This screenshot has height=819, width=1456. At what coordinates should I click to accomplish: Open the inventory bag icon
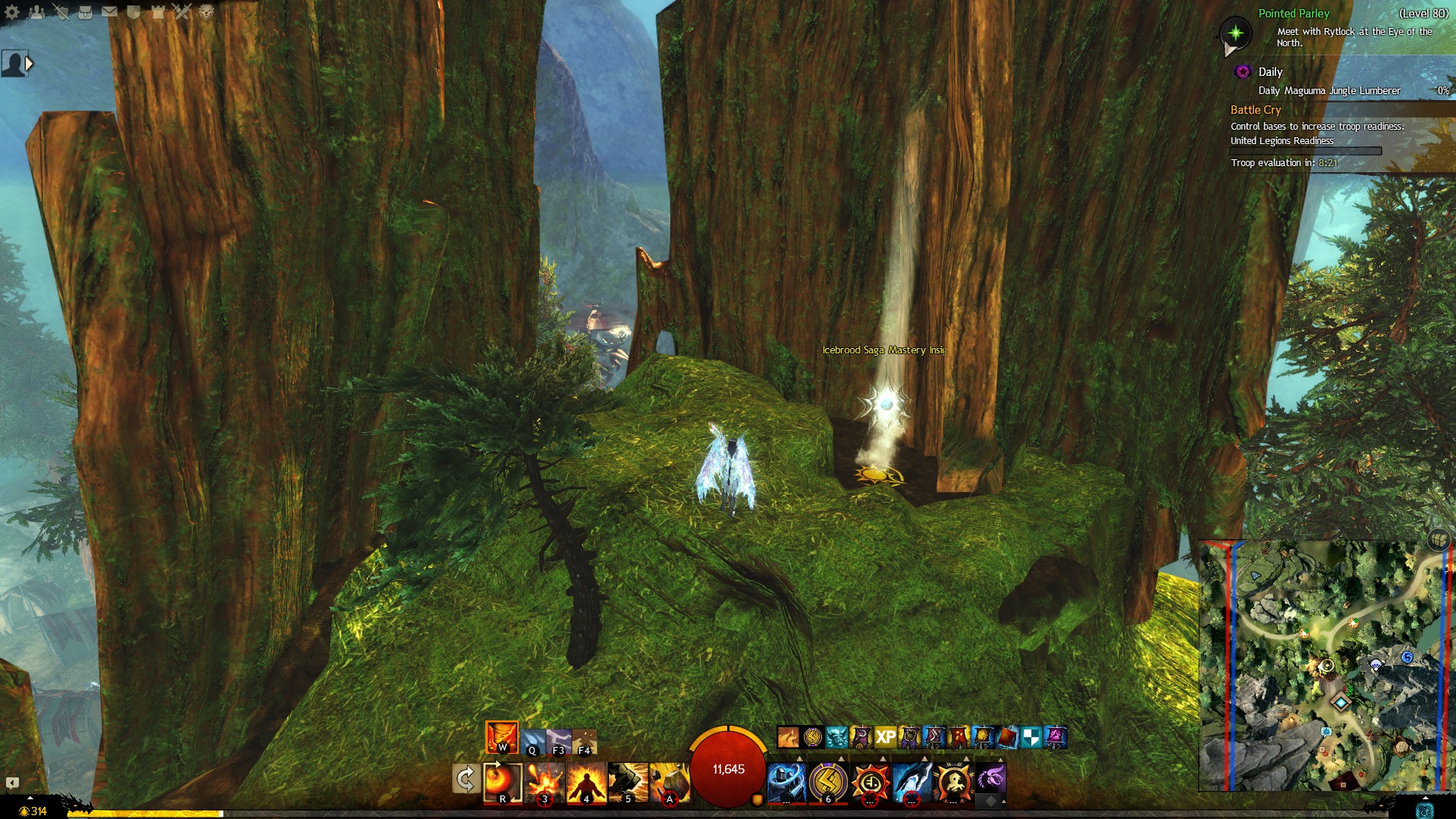point(85,11)
